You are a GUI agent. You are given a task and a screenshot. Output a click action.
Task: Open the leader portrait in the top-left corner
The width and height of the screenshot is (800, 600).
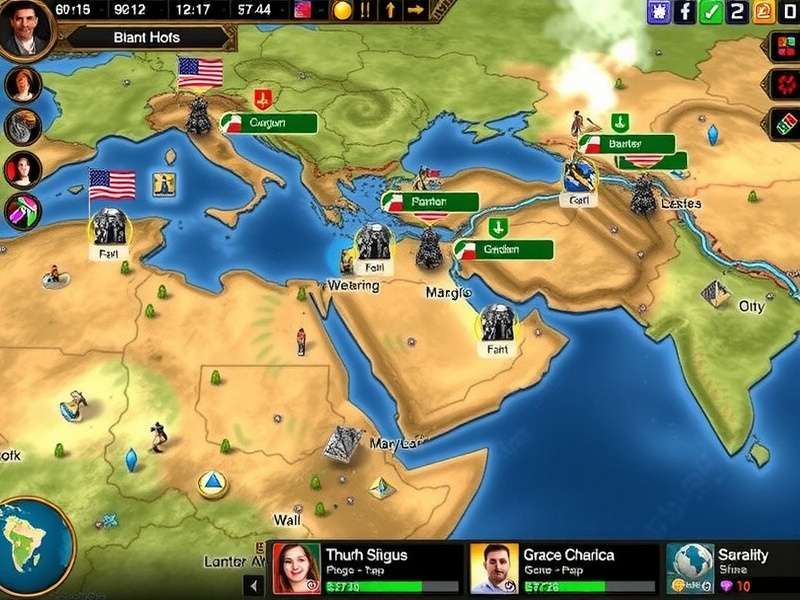24,30
